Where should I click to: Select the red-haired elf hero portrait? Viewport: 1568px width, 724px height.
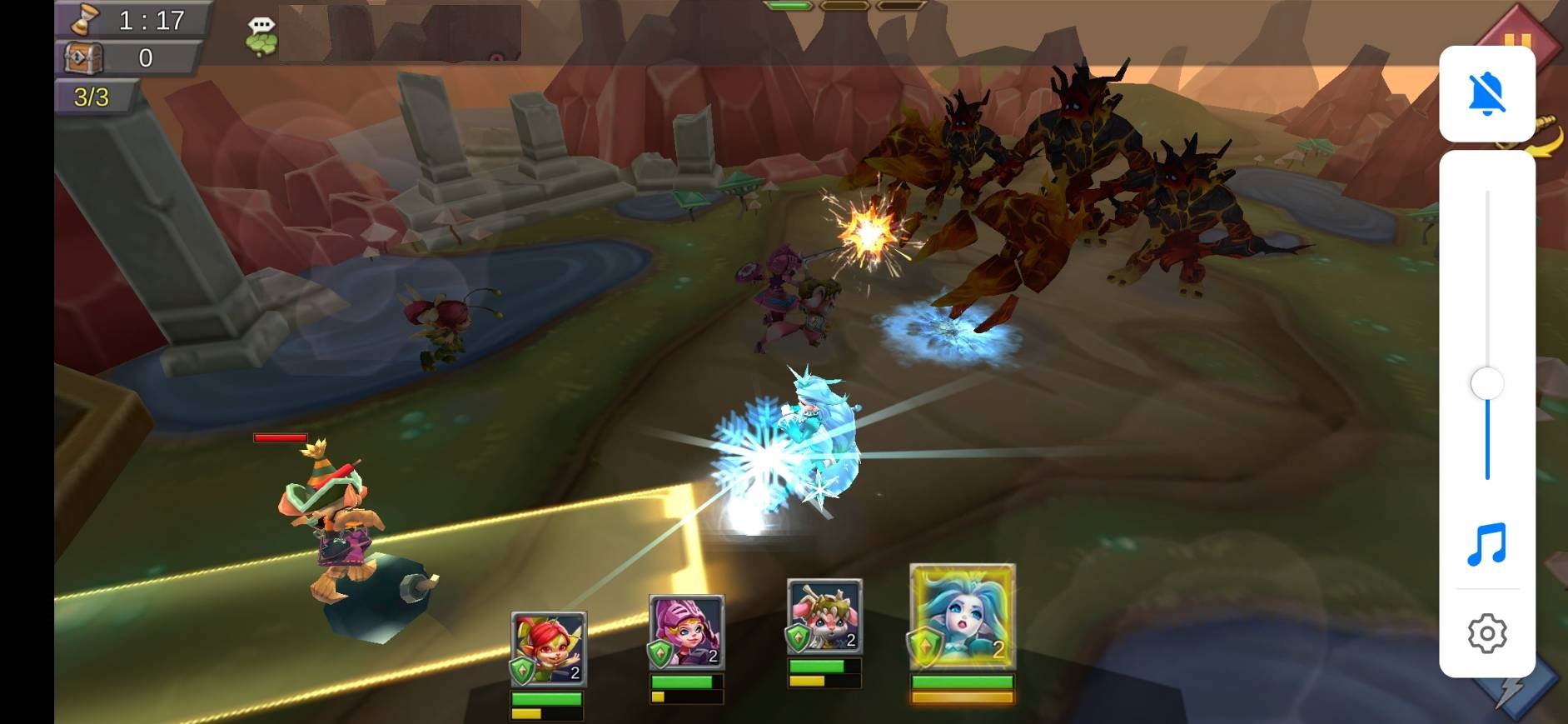(x=548, y=649)
